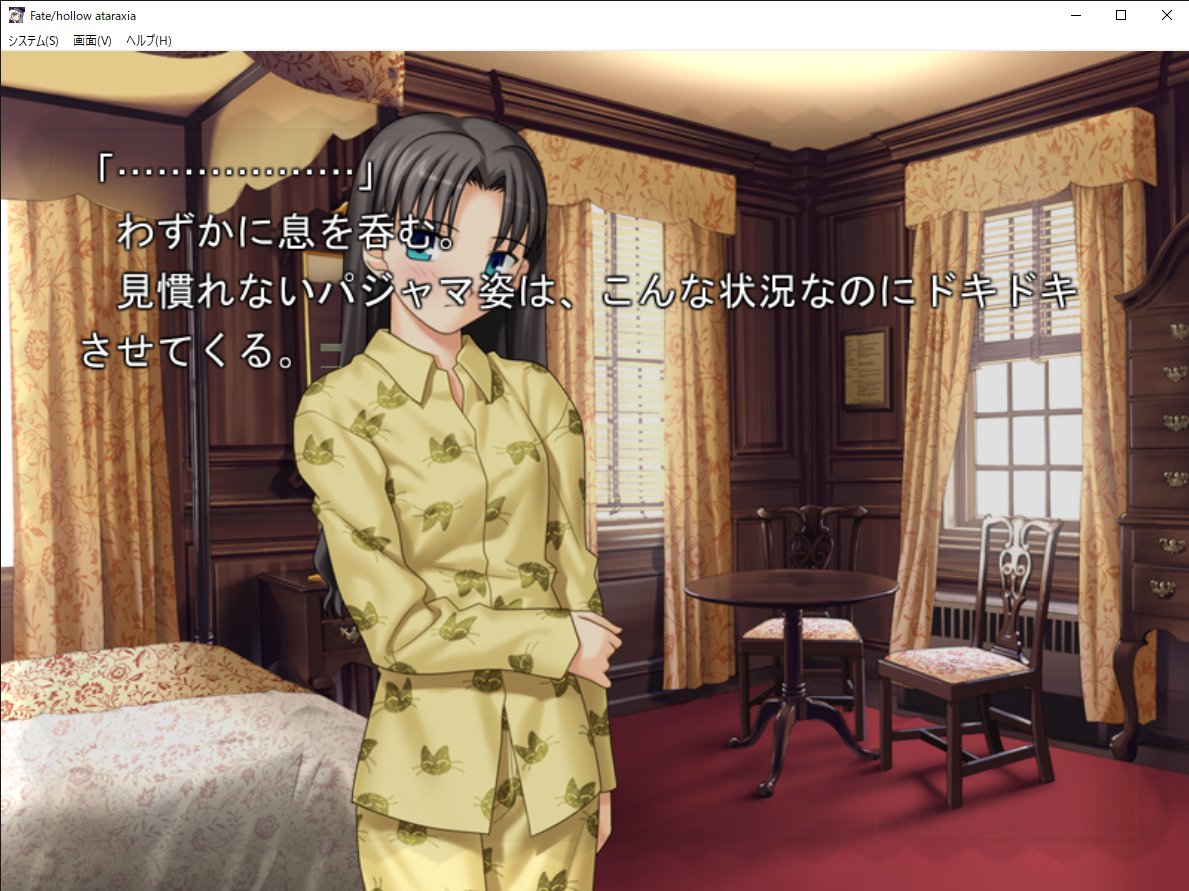Minimize the game window
Screen dimensions: 1189x891
click(1076, 15)
